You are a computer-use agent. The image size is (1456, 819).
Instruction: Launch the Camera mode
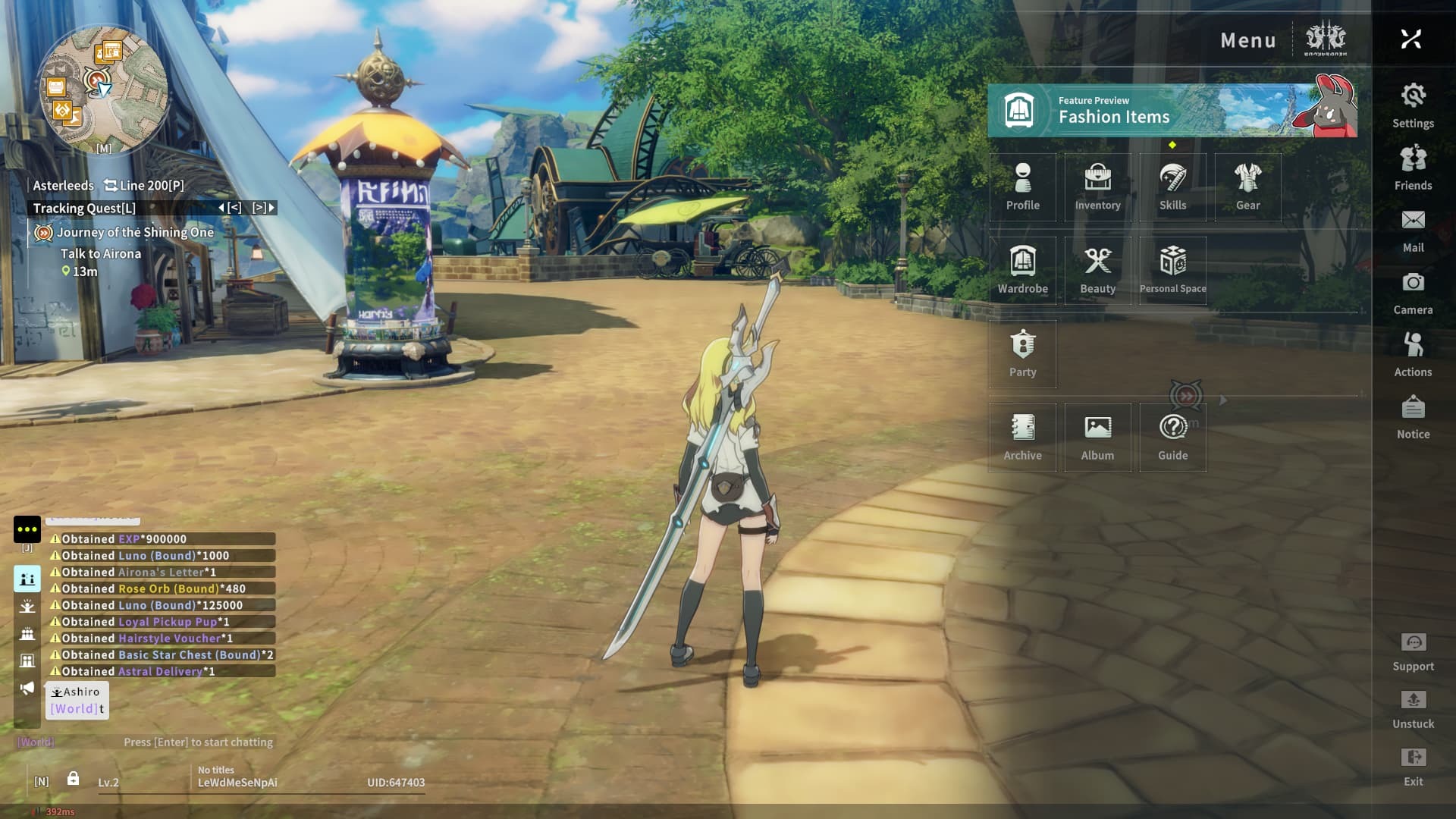[1413, 291]
